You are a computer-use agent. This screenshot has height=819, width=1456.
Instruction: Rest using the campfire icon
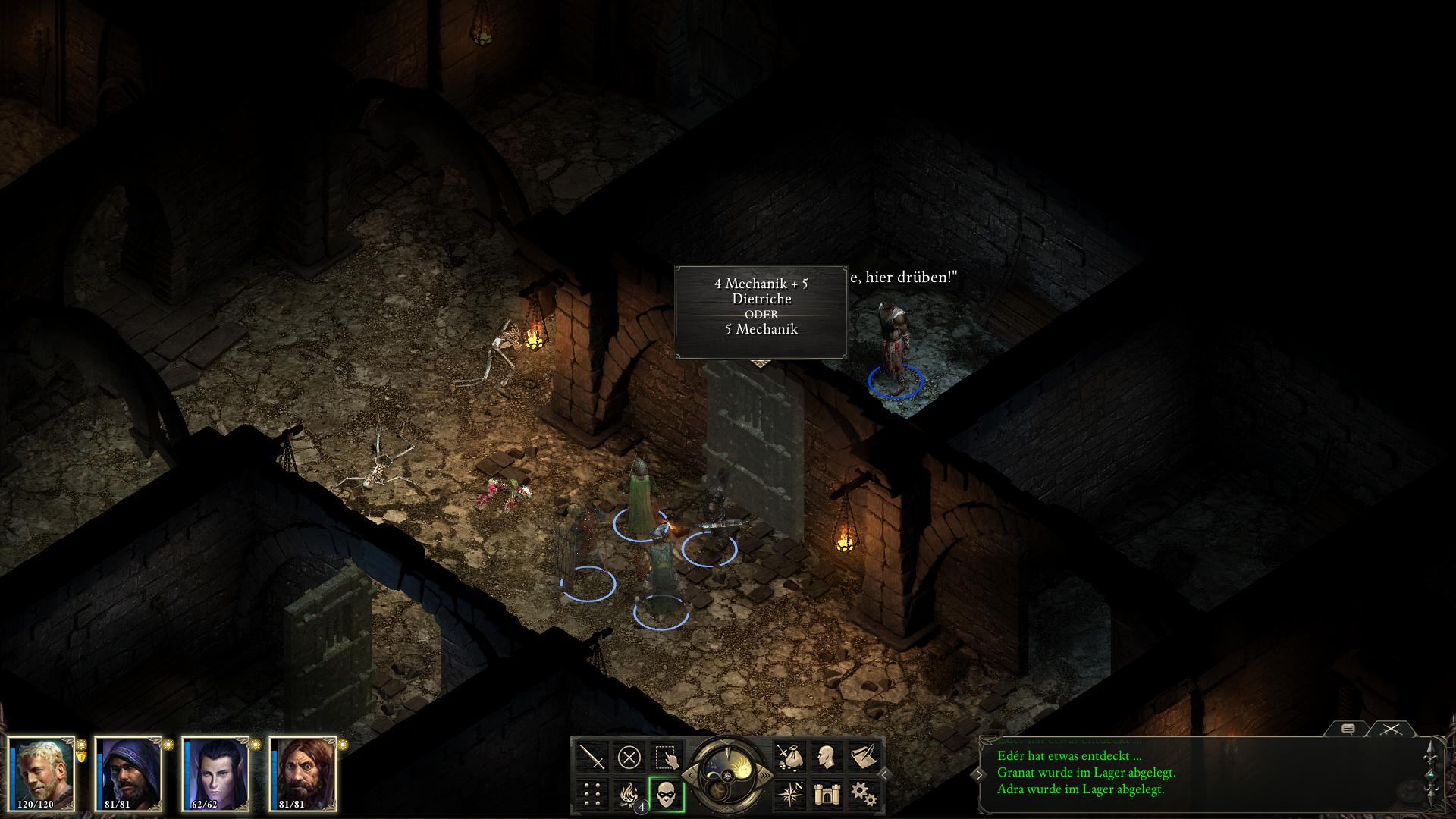pyautogui.click(x=629, y=794)
